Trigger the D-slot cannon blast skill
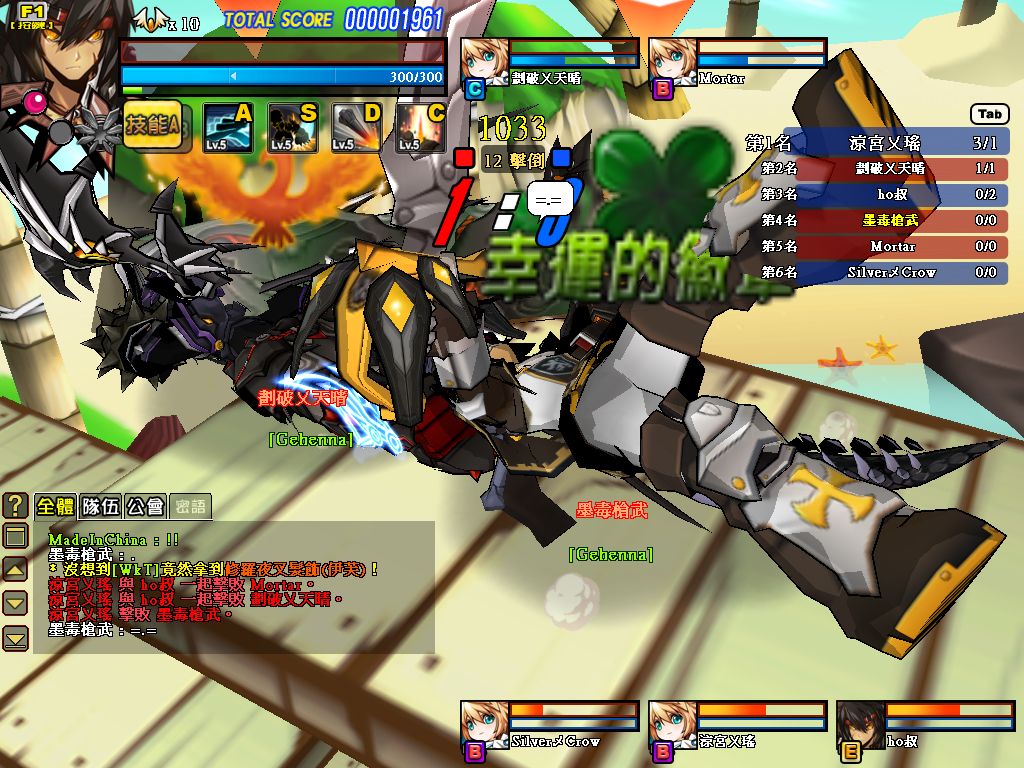This screenshot has height=768, width=1024. point(356,128)
